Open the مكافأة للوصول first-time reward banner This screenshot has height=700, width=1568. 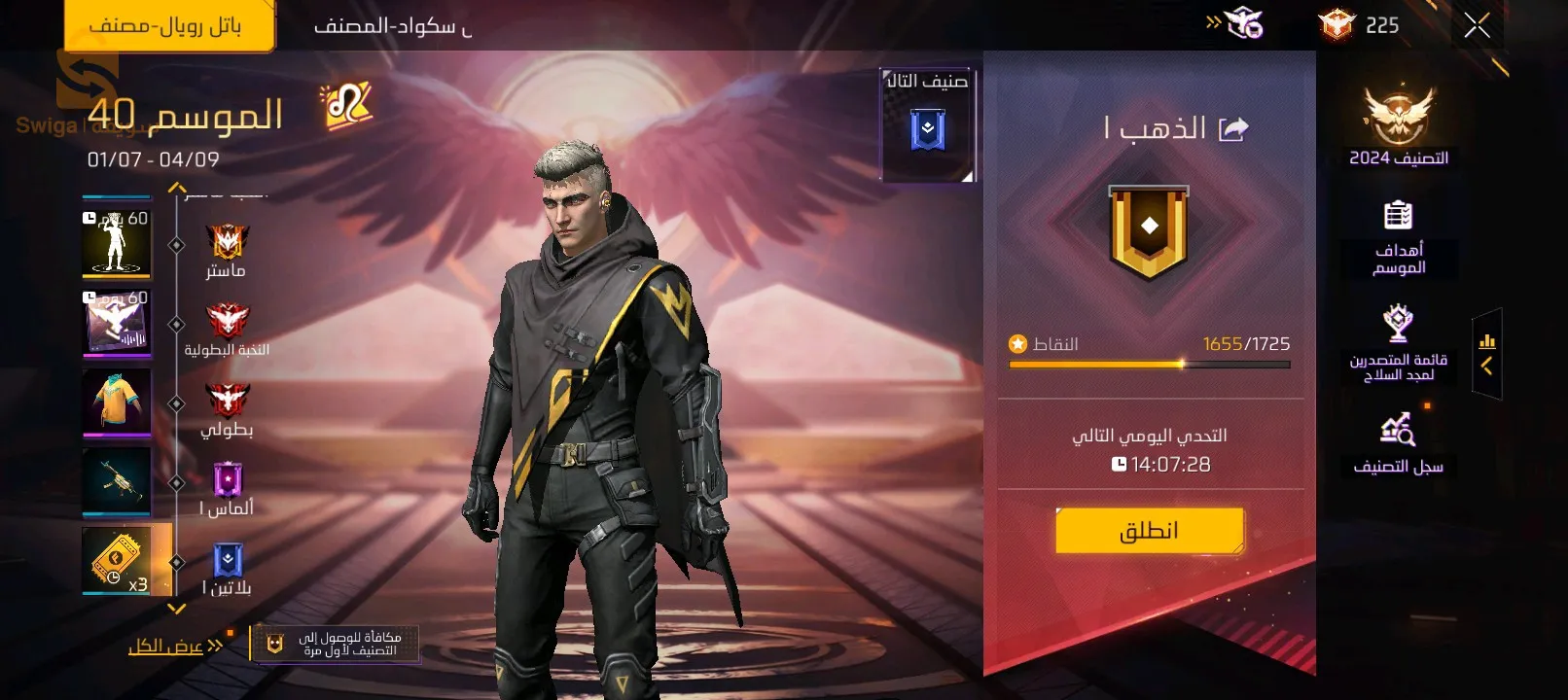(x=336, y=643)
